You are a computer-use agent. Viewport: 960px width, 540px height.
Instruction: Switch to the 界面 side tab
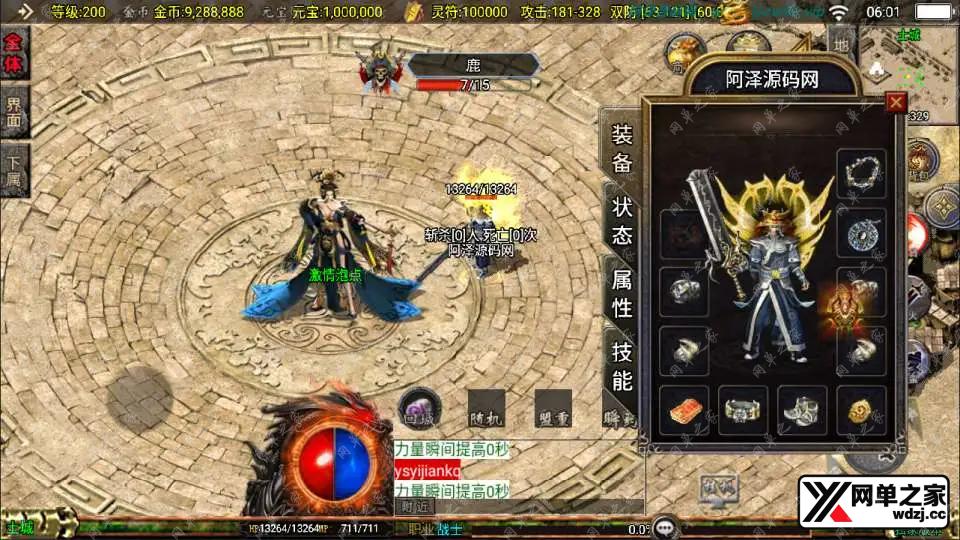point(15,115)
